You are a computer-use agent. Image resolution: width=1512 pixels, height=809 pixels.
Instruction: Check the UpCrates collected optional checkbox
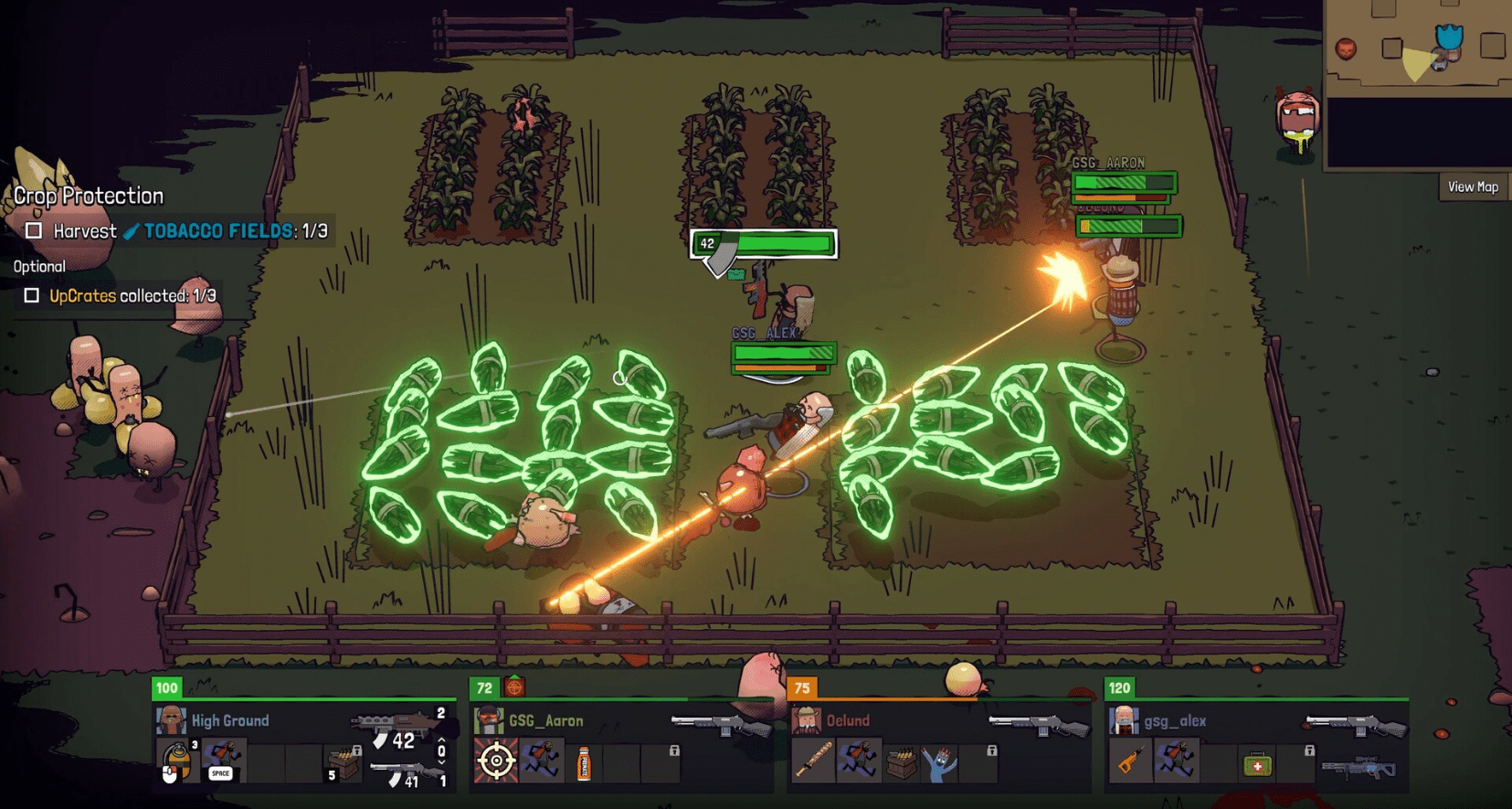[x=33, y=295]
